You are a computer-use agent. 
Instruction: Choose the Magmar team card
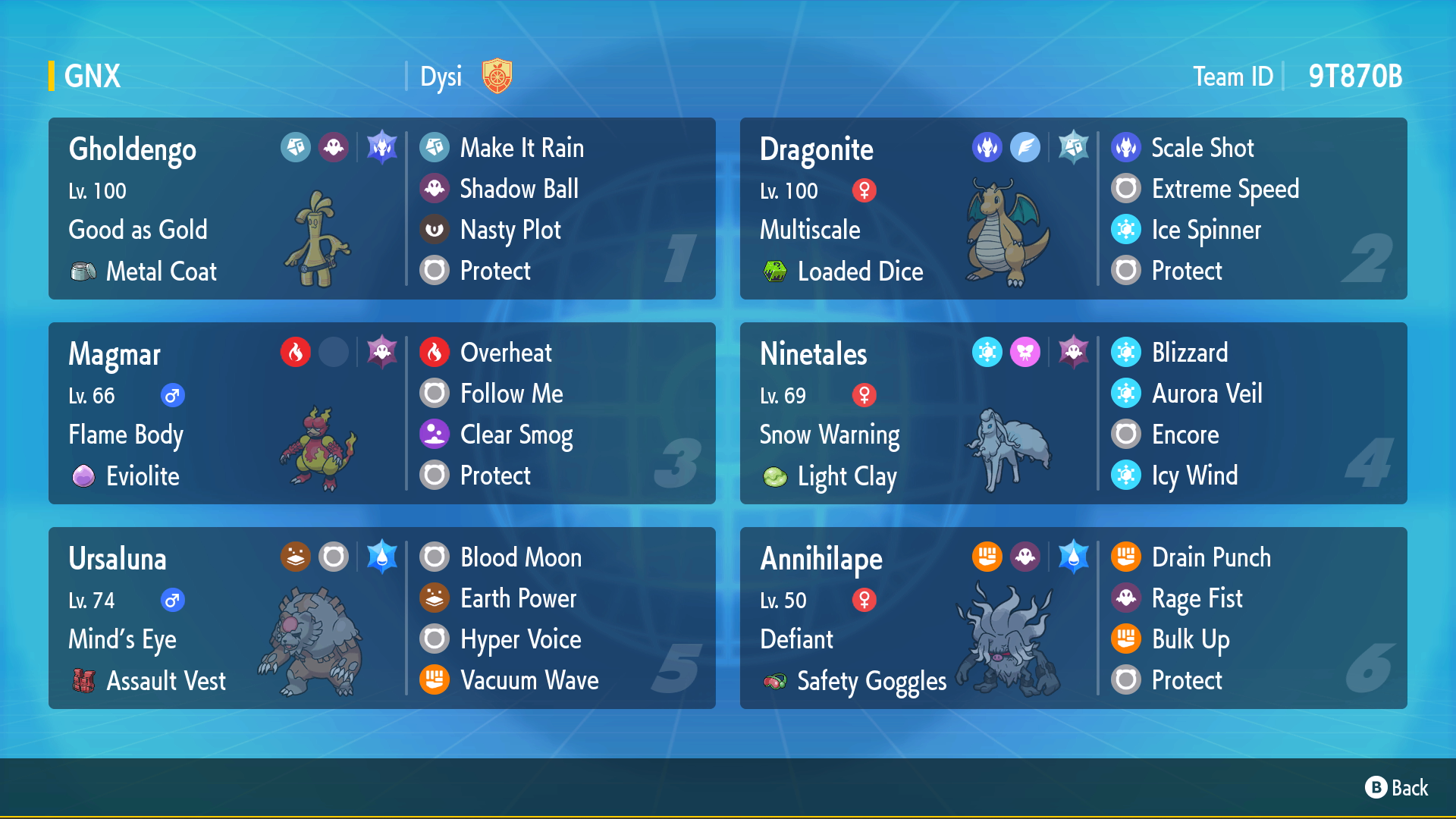[381, 413]
